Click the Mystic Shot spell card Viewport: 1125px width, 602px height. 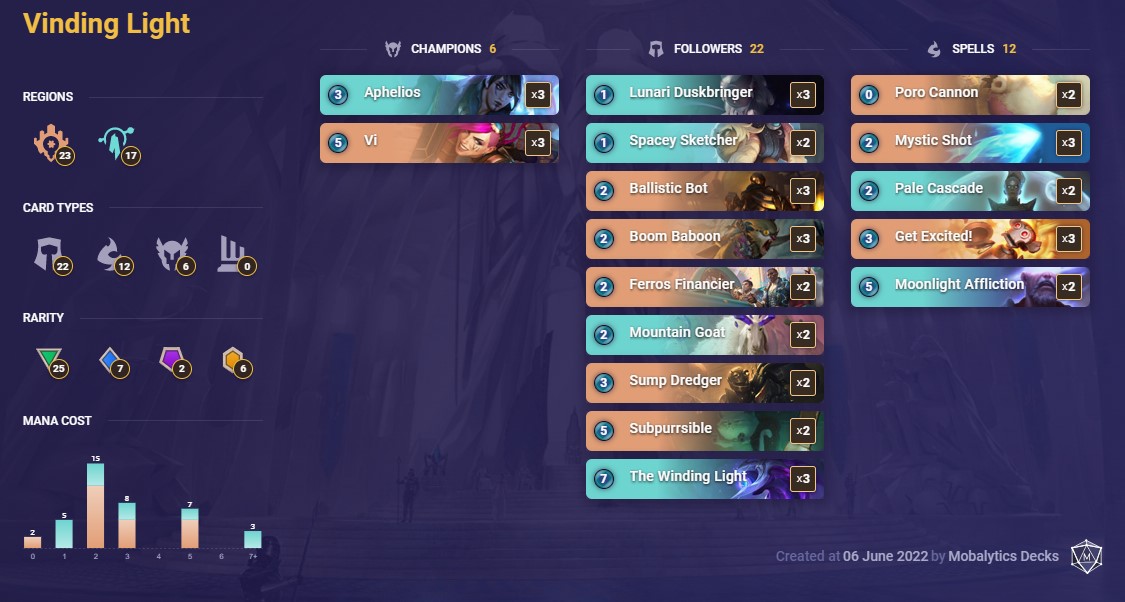pyautogui.click(x=969, y=143)
